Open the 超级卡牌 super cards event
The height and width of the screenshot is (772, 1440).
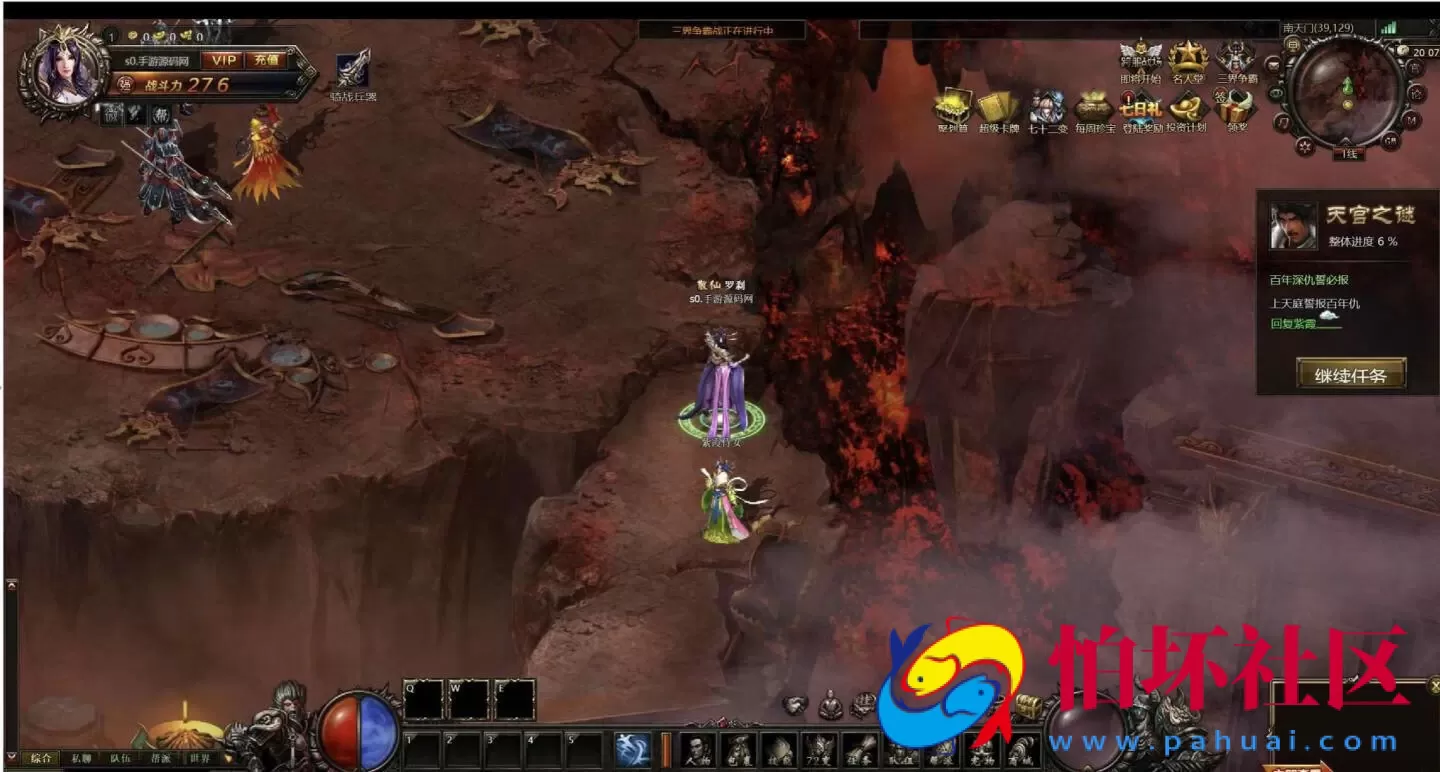[x=998, y=108]
